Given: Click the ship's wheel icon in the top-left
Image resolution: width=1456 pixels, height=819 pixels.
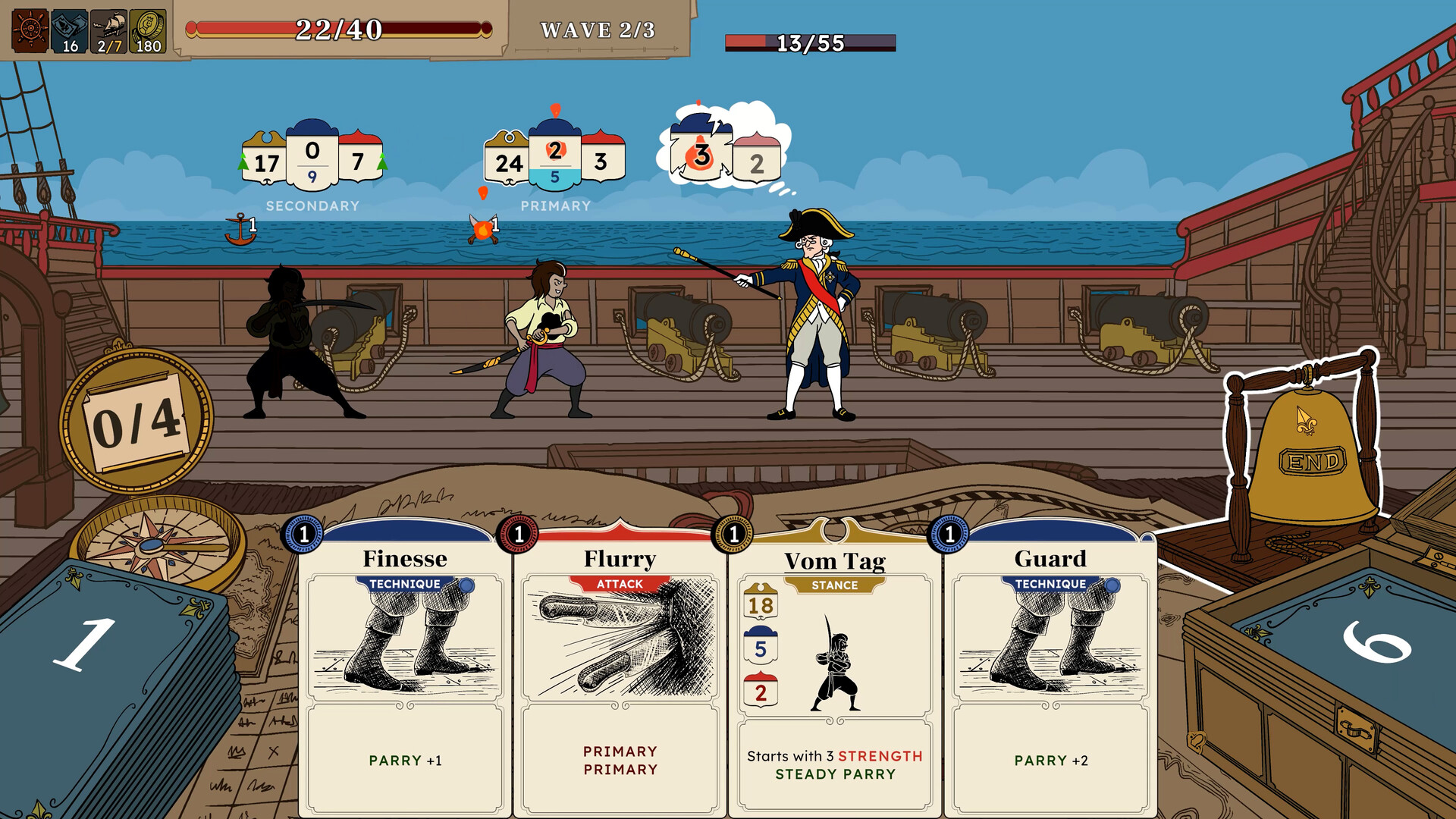Looking at the screenshot, I should (29, 29).
